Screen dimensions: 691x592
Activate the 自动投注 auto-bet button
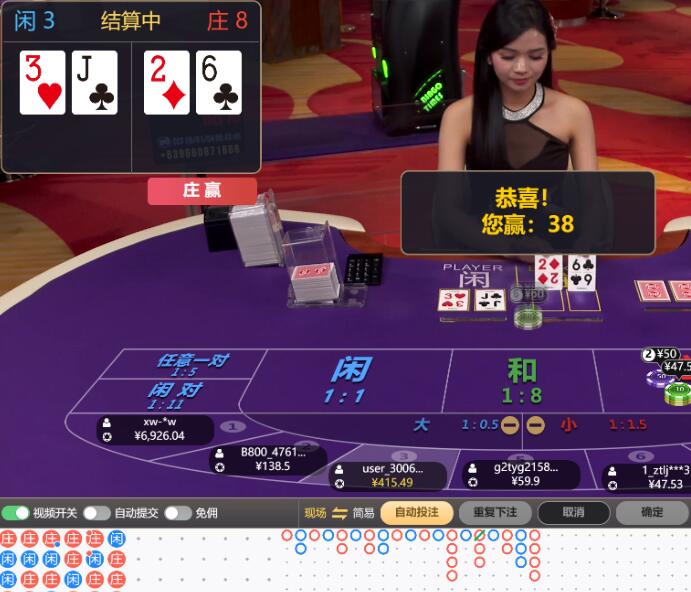(416, 513)
